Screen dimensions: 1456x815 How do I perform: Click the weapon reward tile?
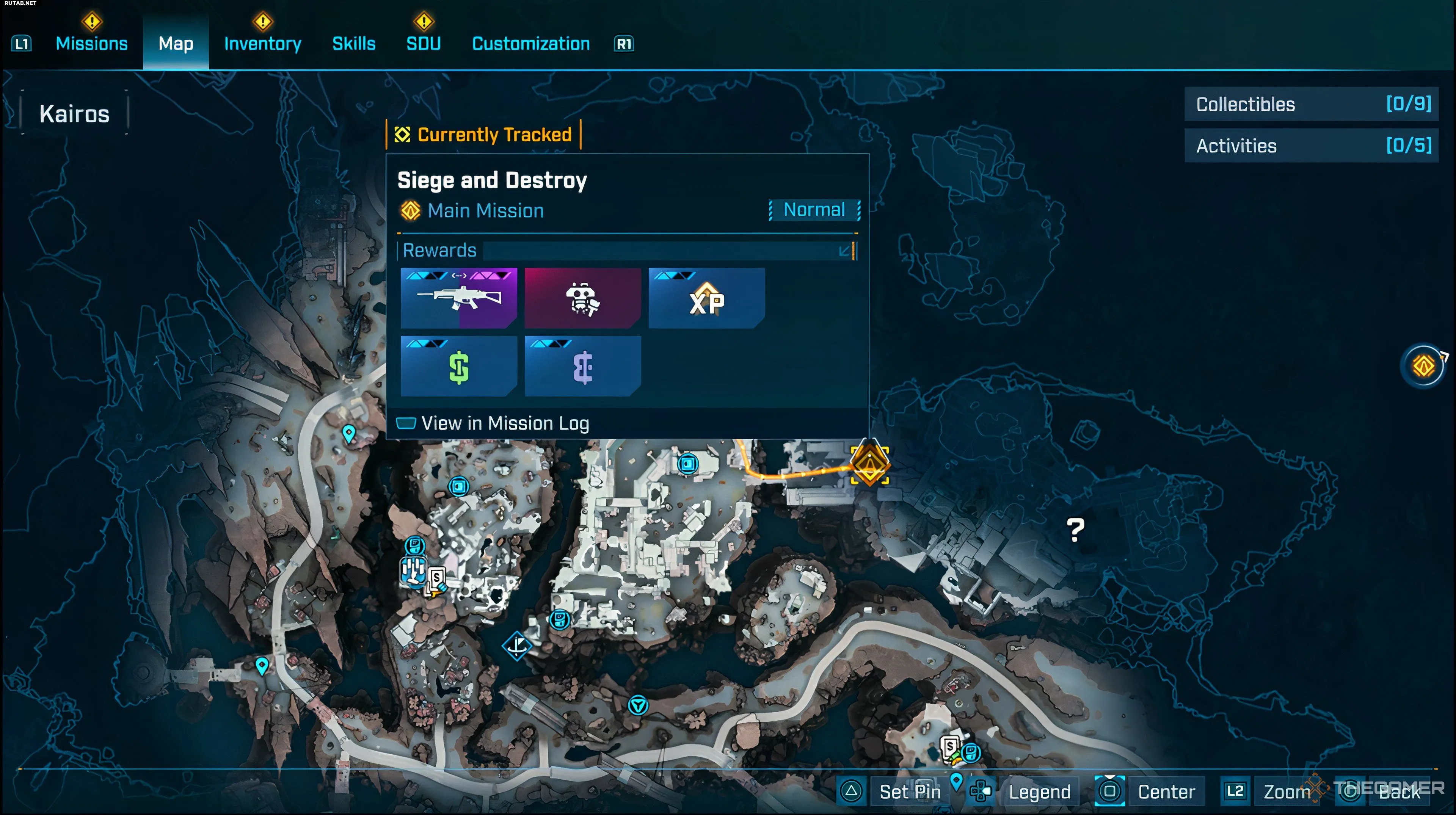tap(458, 298)
